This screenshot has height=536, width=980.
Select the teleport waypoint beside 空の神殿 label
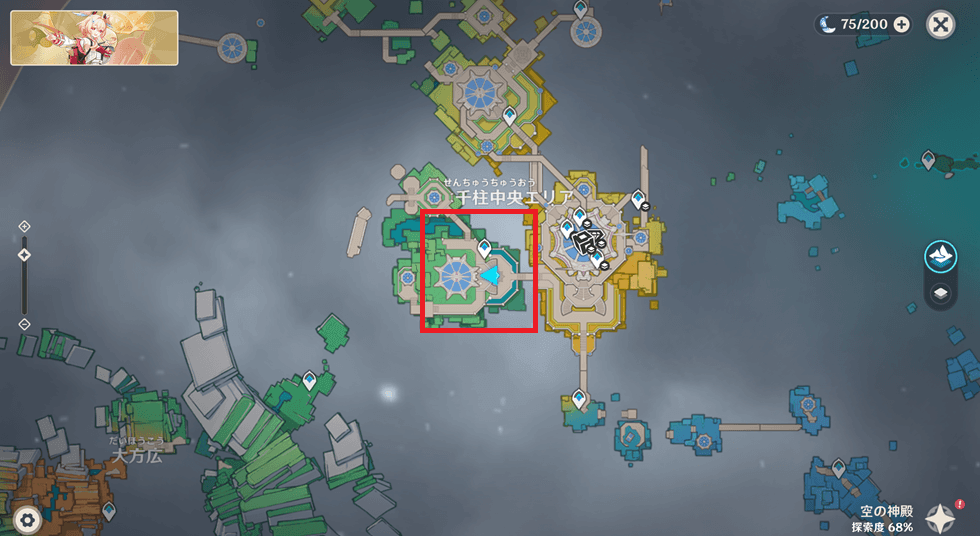coord(839,468)
